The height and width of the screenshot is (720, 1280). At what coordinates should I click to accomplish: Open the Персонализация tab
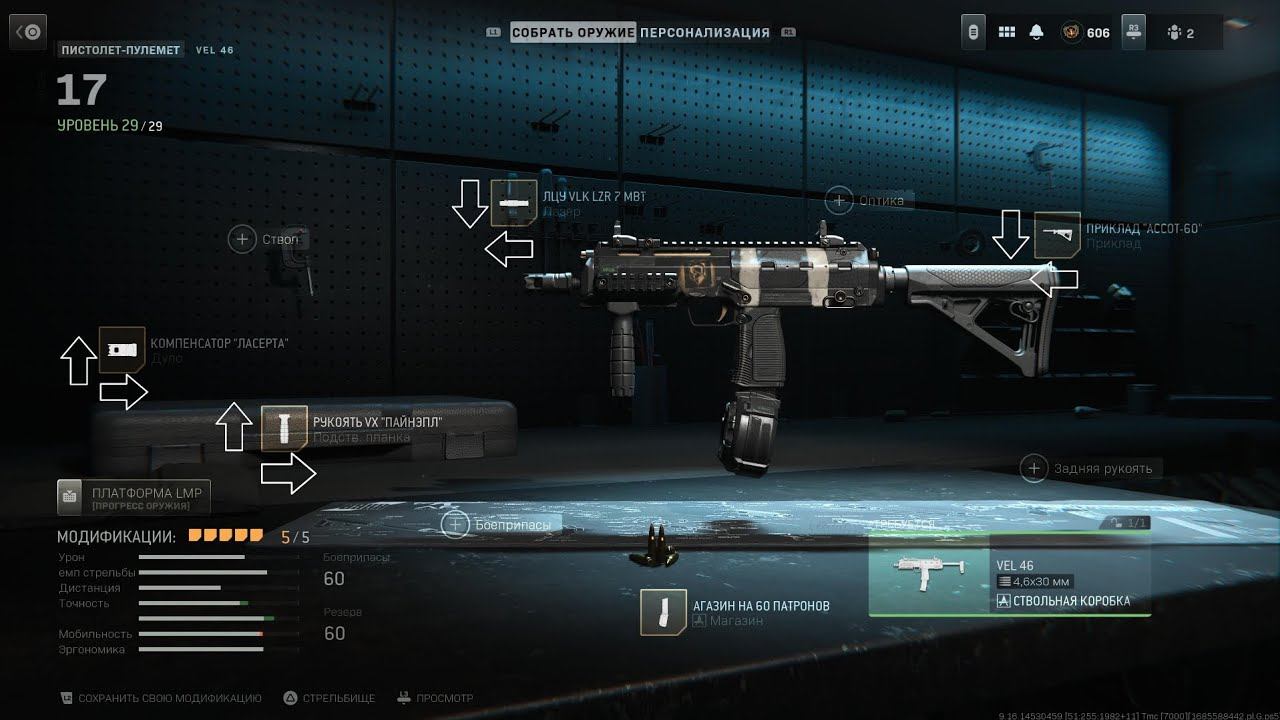(705, 32)
